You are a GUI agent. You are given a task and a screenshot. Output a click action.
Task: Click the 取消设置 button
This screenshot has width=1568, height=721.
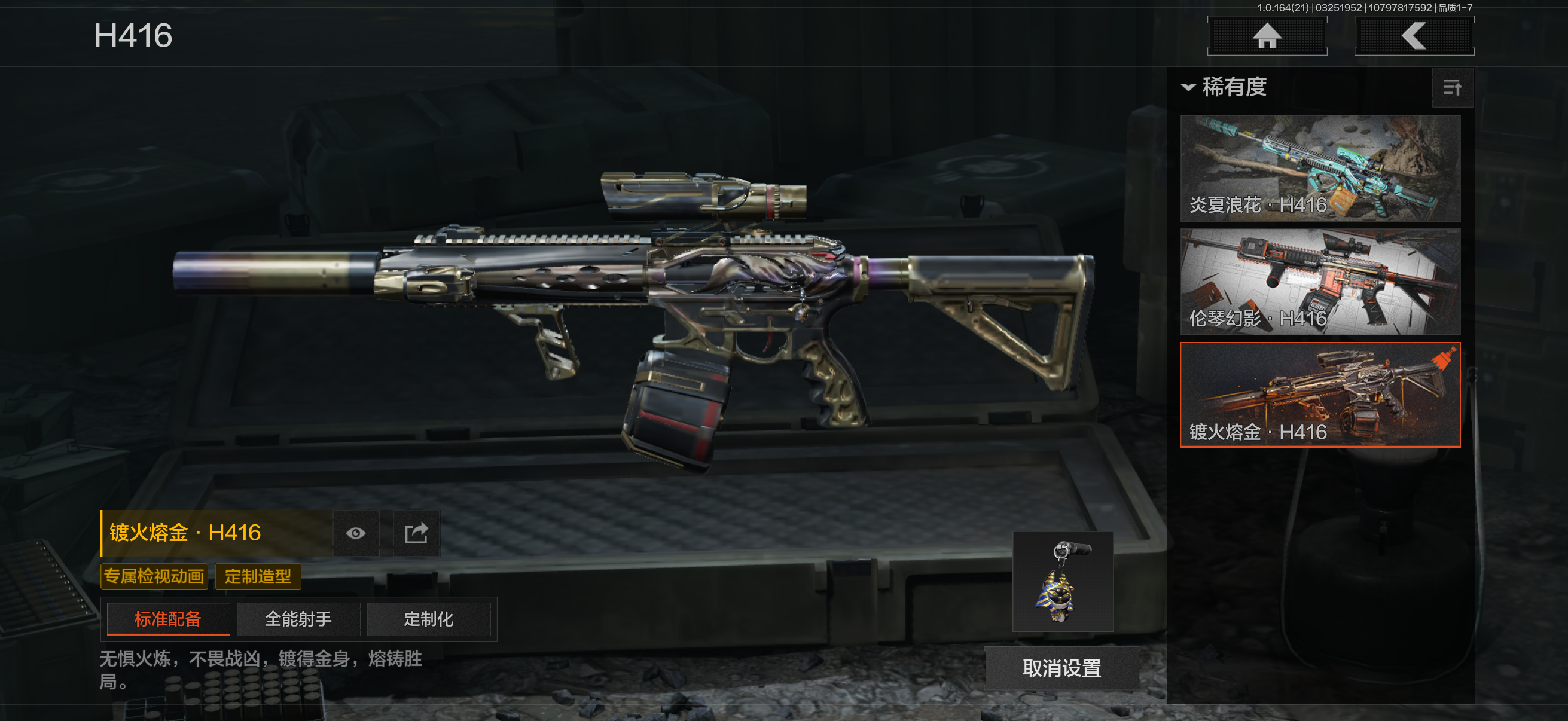(1061, 668)
